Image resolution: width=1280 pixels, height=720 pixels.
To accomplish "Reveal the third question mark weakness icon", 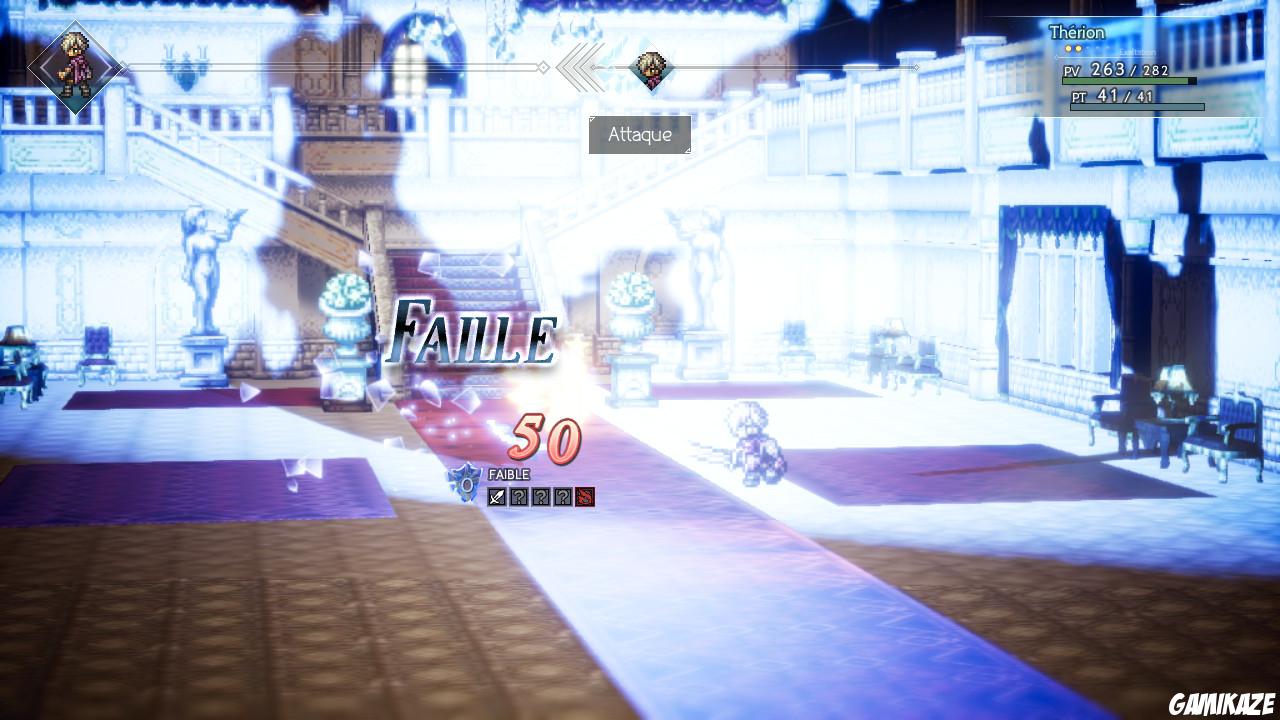I will 563,497.
